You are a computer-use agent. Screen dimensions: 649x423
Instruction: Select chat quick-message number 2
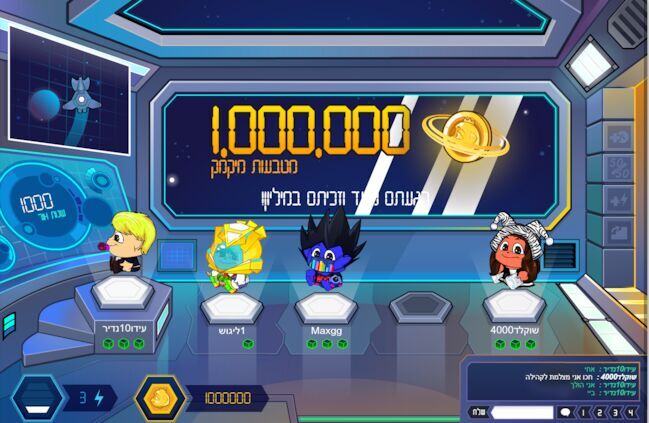pyautogui.click(x=599, y=411)
